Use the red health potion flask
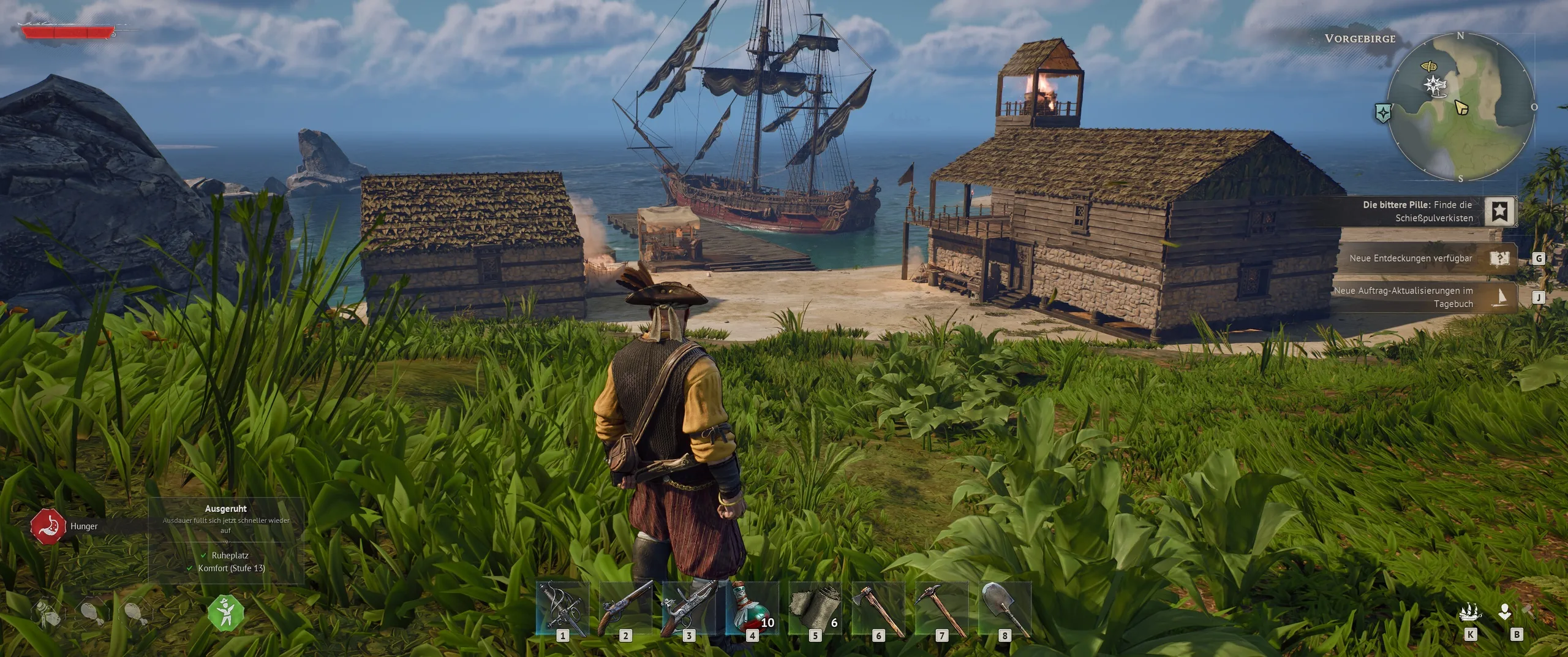The image size is (1568, 657). tap(752, 608)
